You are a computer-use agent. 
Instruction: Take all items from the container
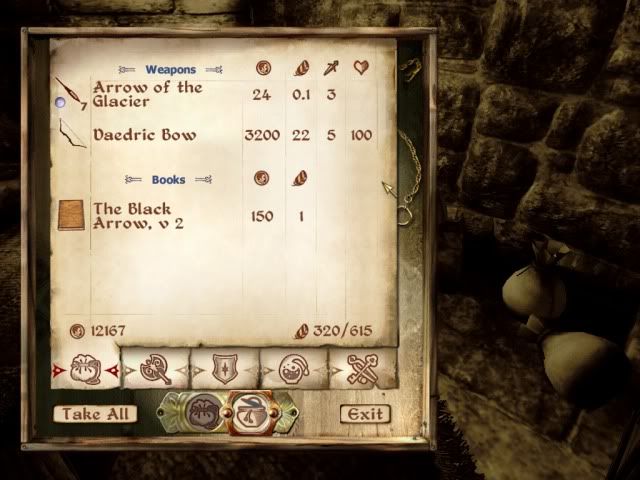(95, 414)
